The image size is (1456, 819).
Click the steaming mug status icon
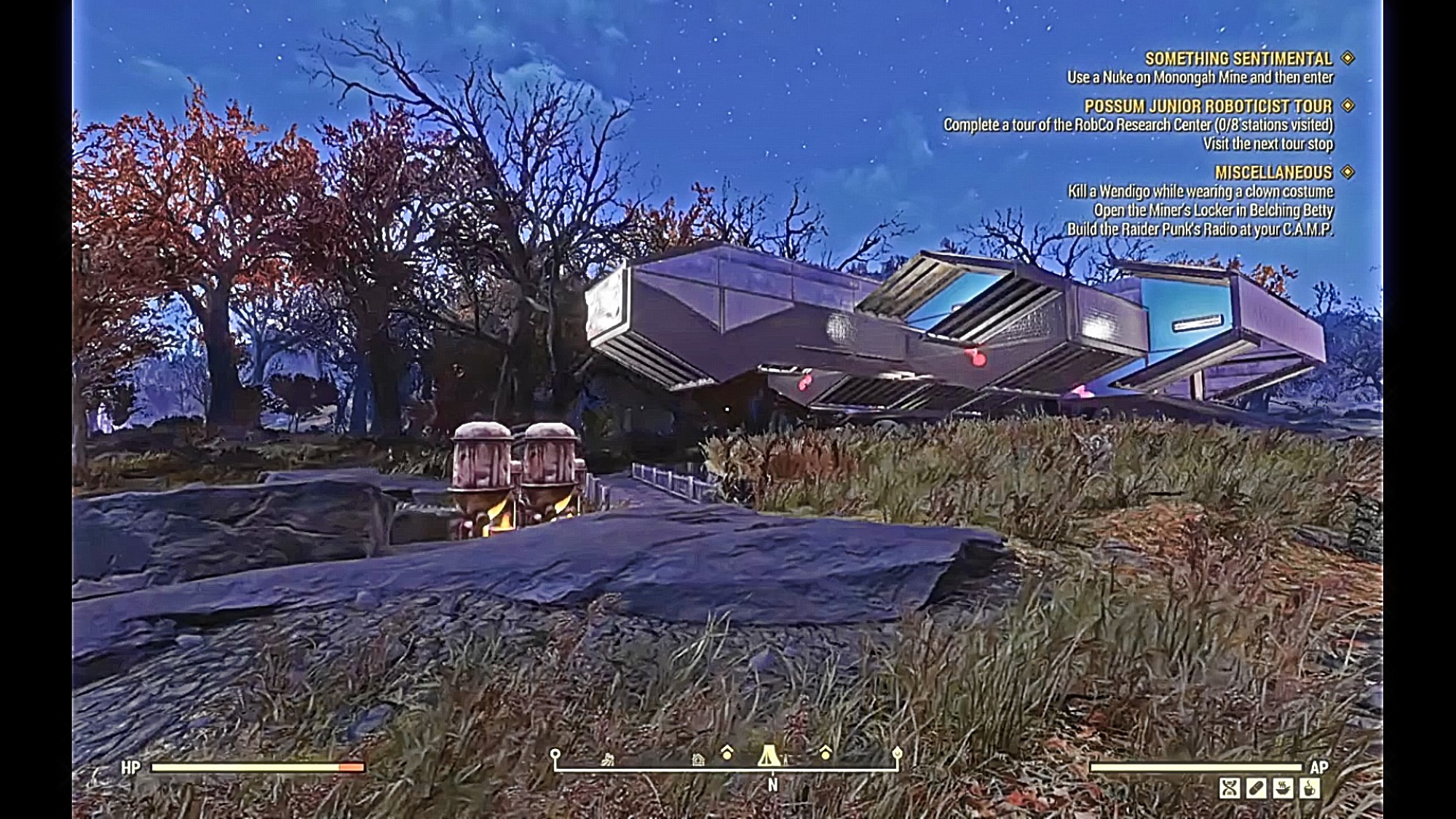pos(1310,788)
